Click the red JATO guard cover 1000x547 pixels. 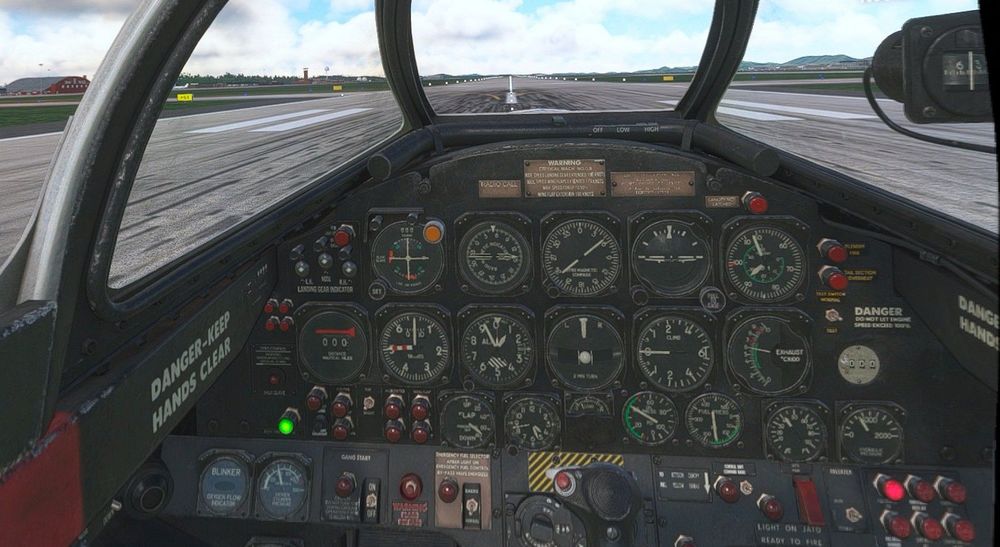[x=808, y=499]
